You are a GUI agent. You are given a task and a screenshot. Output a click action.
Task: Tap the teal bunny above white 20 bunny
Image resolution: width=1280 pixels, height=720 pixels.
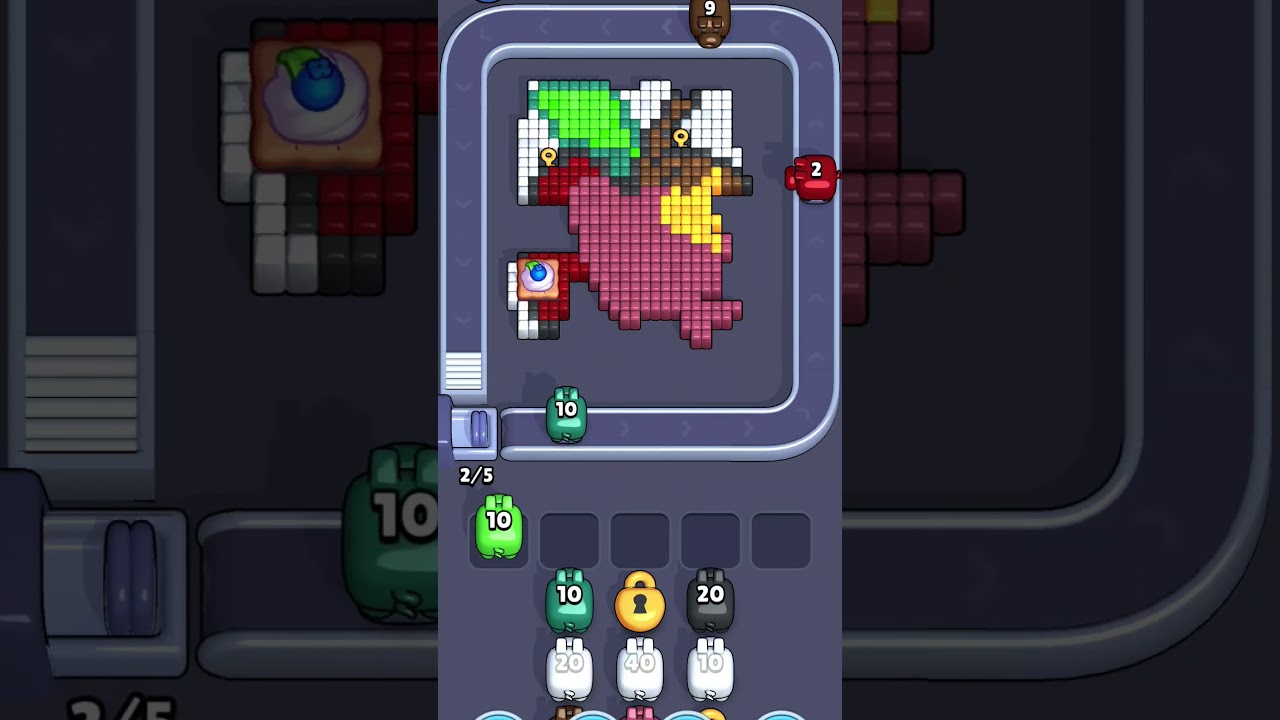pyautogui.click(x=569, y=599)
